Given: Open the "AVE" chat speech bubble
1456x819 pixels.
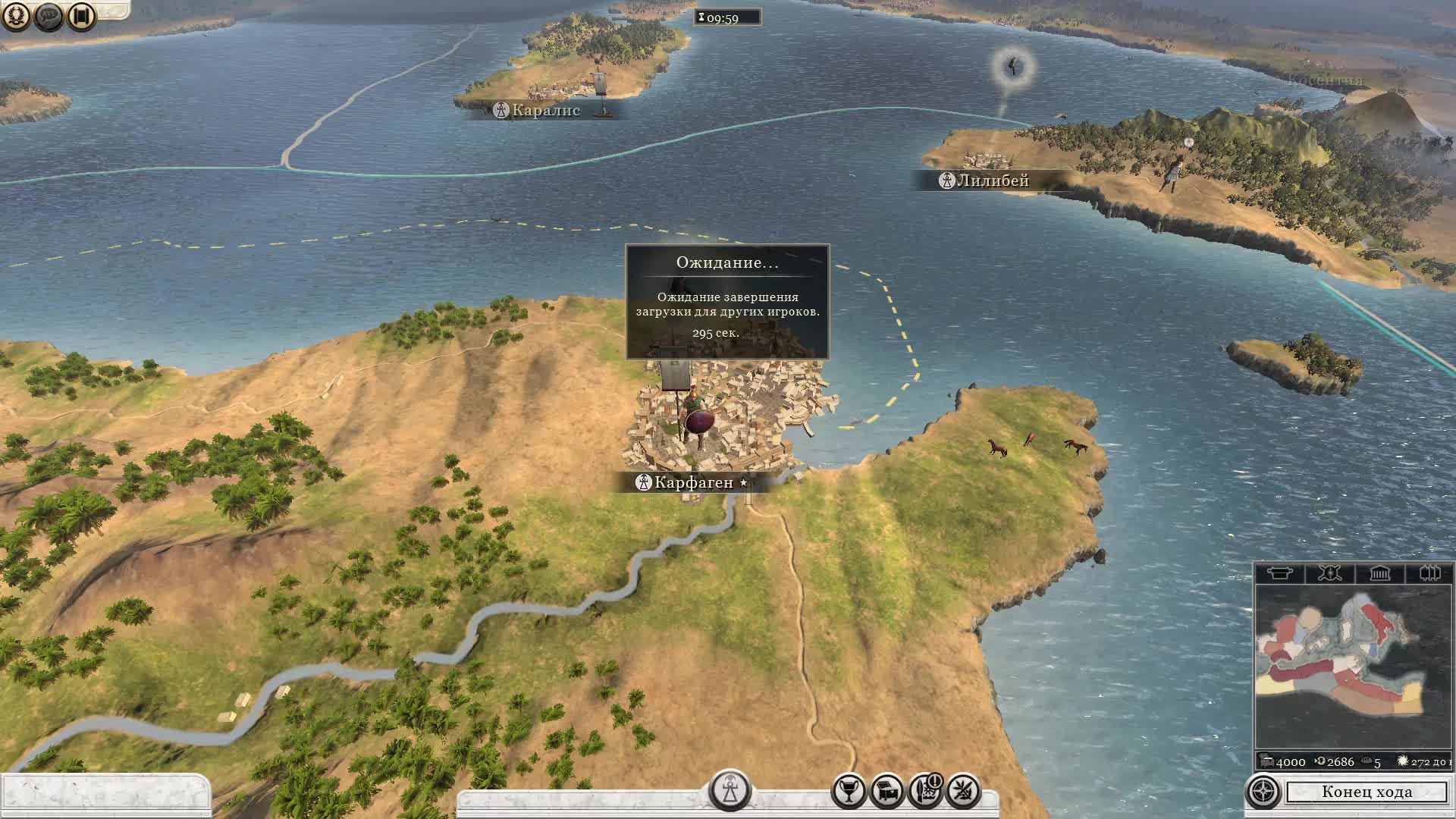Looking at the screenshot, I should coord(49,16).
